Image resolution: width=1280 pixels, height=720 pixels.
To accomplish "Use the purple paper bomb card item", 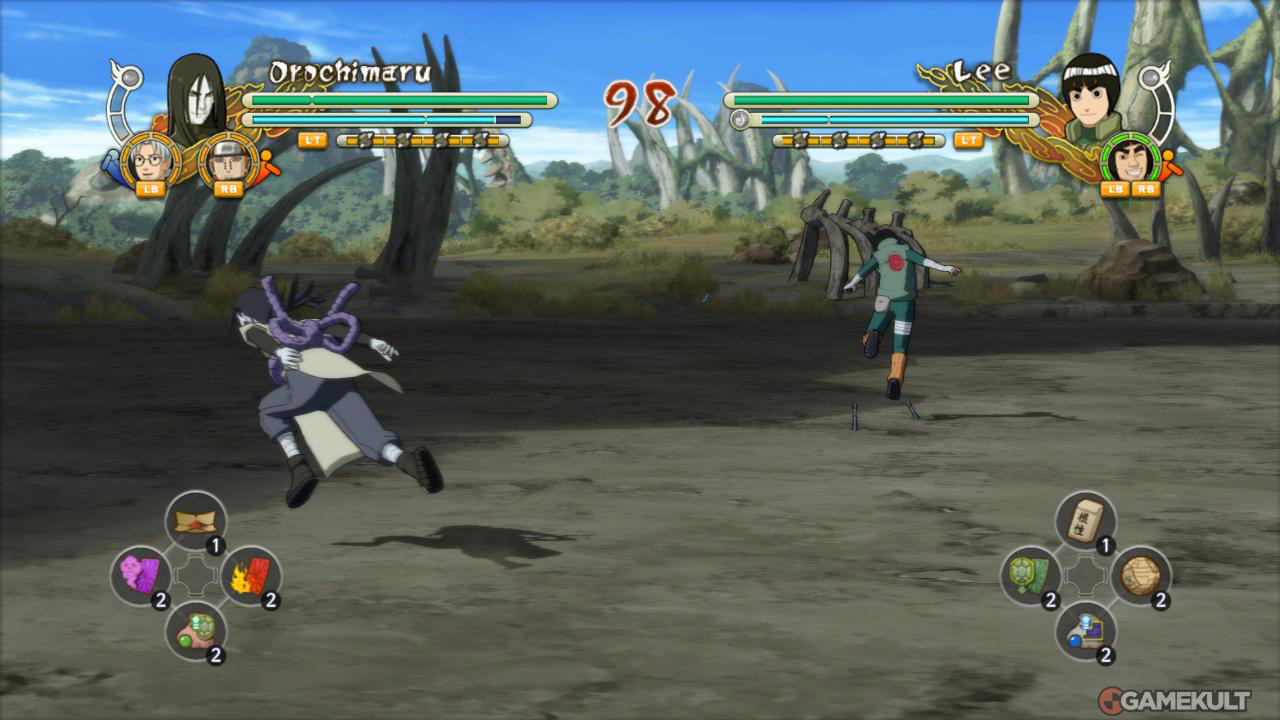I will pos(139,574).
